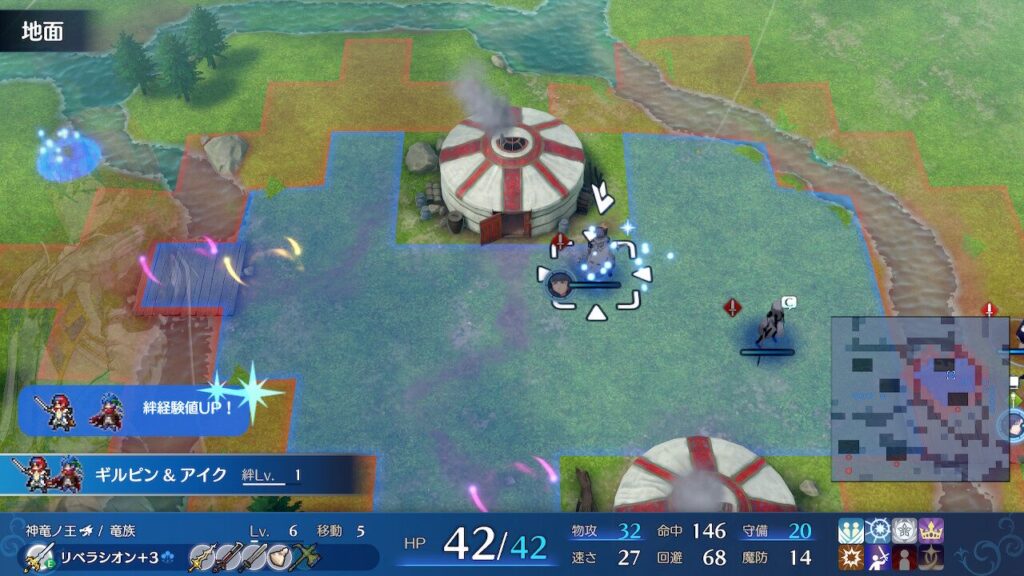Screen dimensions: 1024x576
Task: Choose the golden jagged sword in inventory
Action: click(200, 556)
